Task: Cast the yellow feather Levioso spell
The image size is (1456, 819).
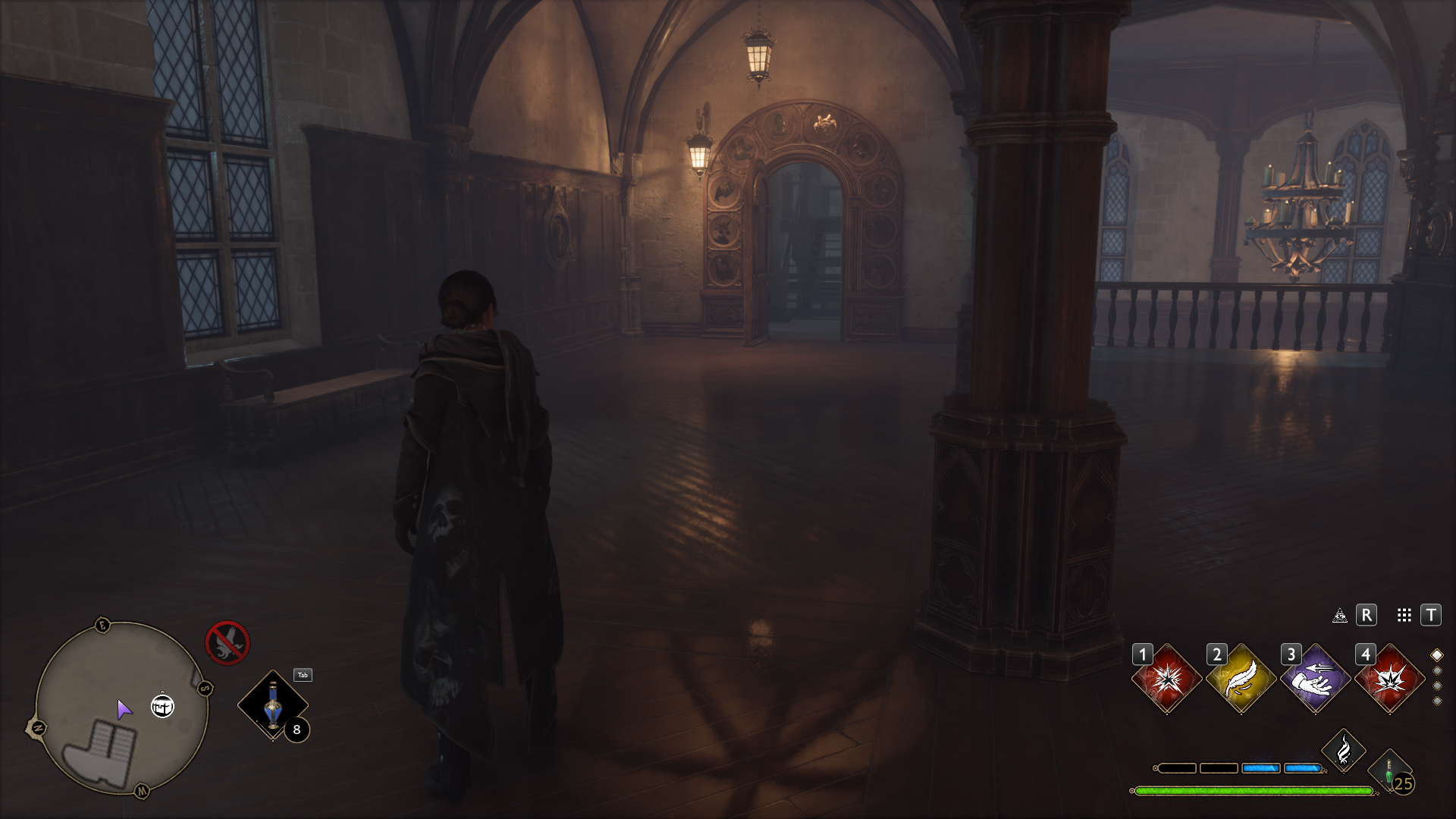Action: pyautogui.click(x=1241, y=678)
